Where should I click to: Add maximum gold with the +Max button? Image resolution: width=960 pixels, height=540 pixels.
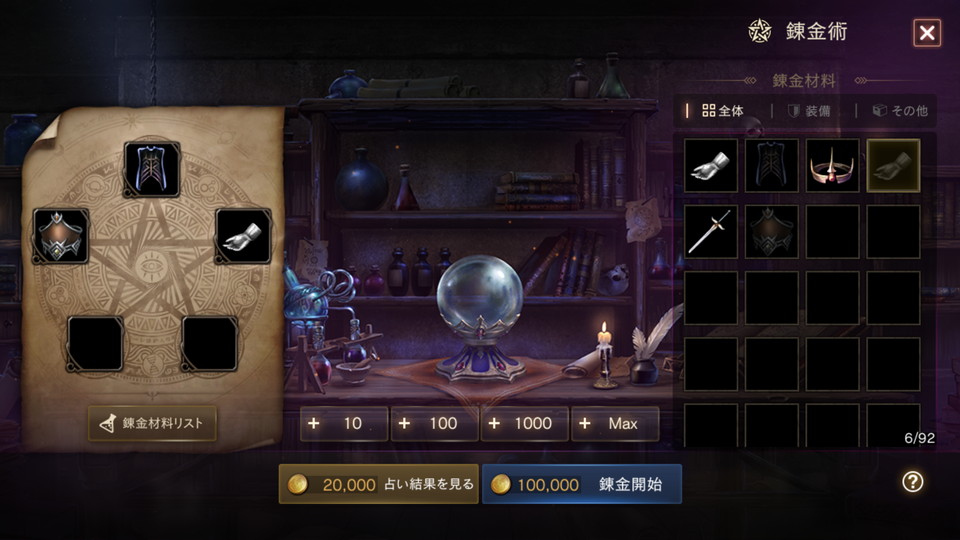(x=614, y=423)
